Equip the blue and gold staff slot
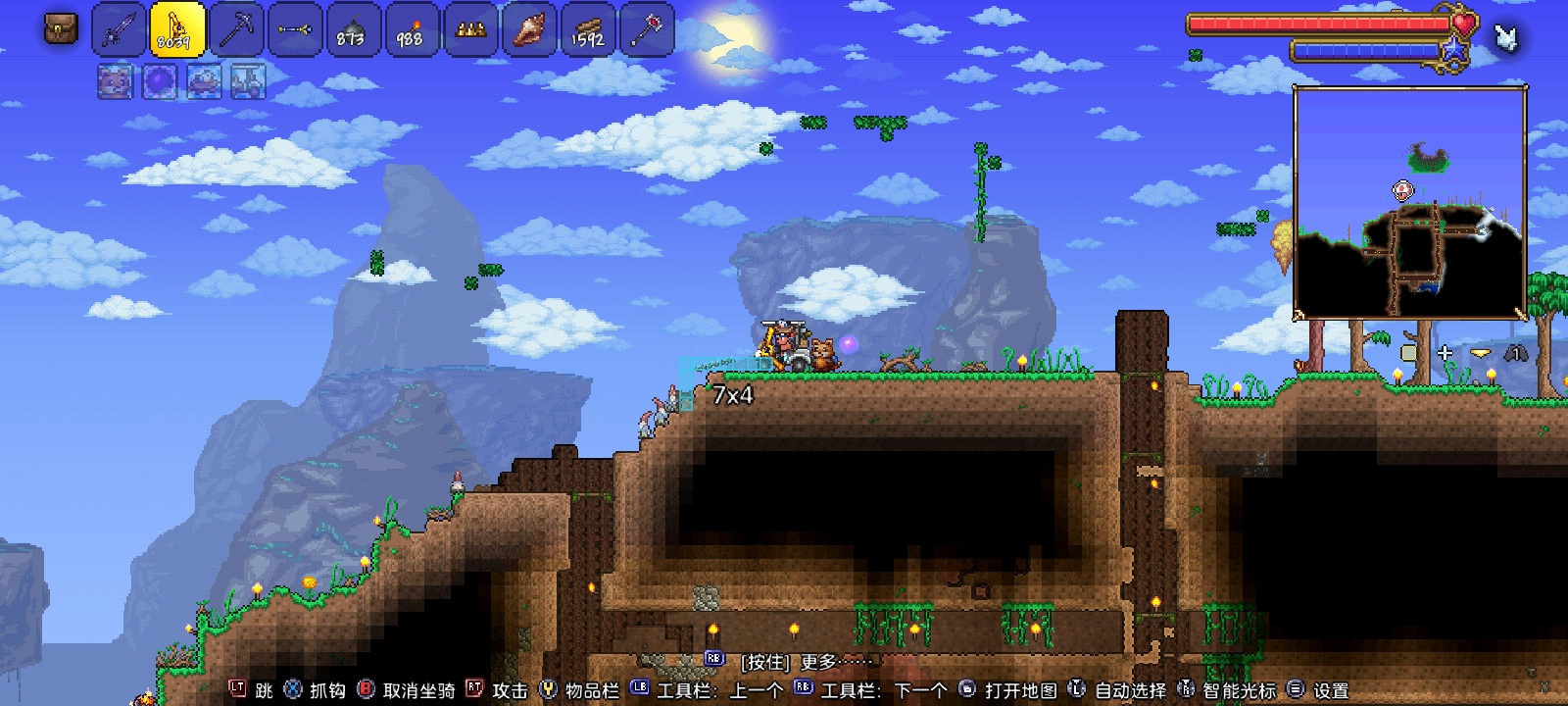 294,30
